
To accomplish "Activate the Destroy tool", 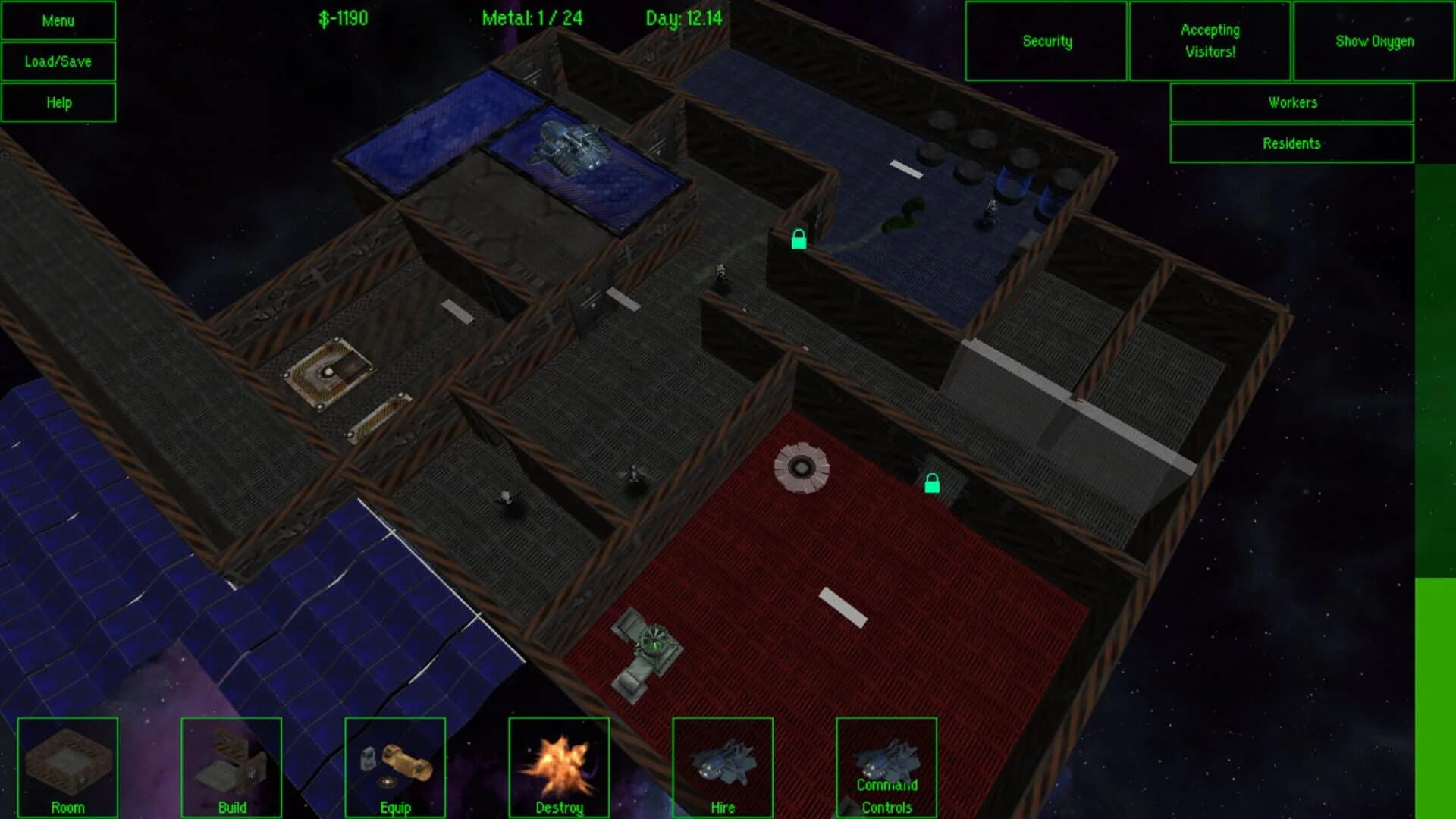I will 559,767.
